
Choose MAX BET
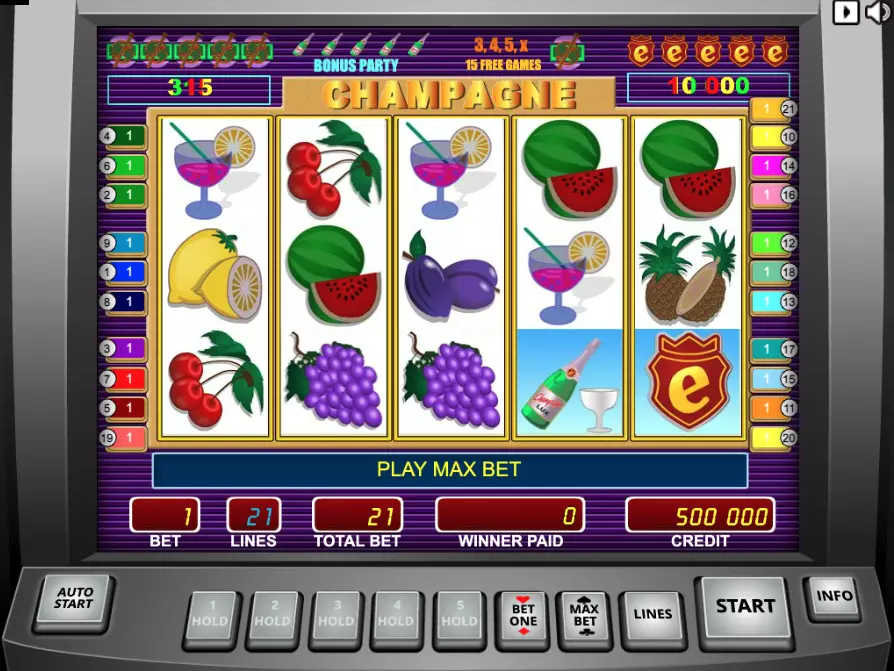[x=584, y=615]
